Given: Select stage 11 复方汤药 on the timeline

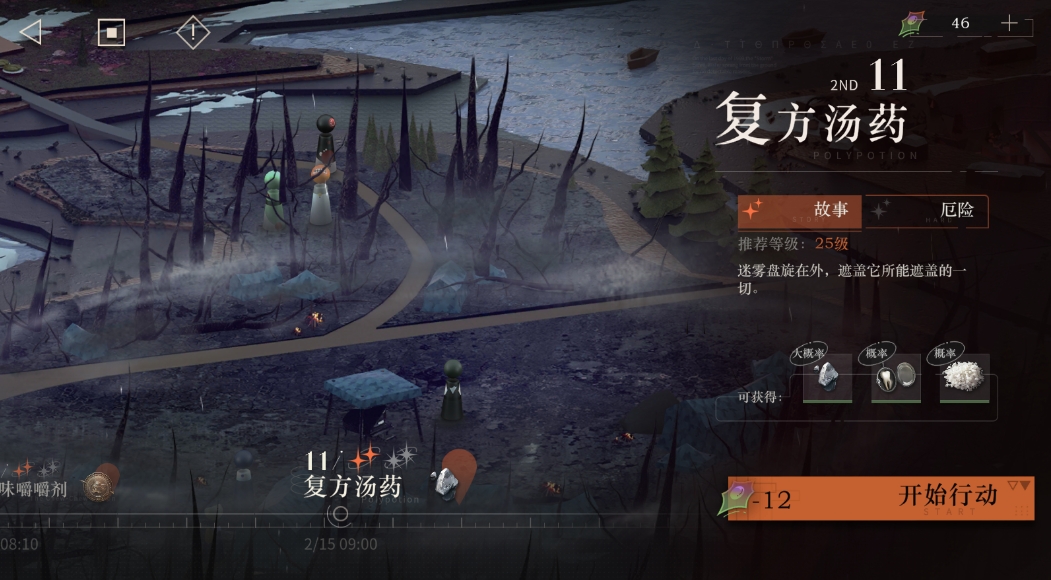Looking at the screenshot, I should [352, 474].
